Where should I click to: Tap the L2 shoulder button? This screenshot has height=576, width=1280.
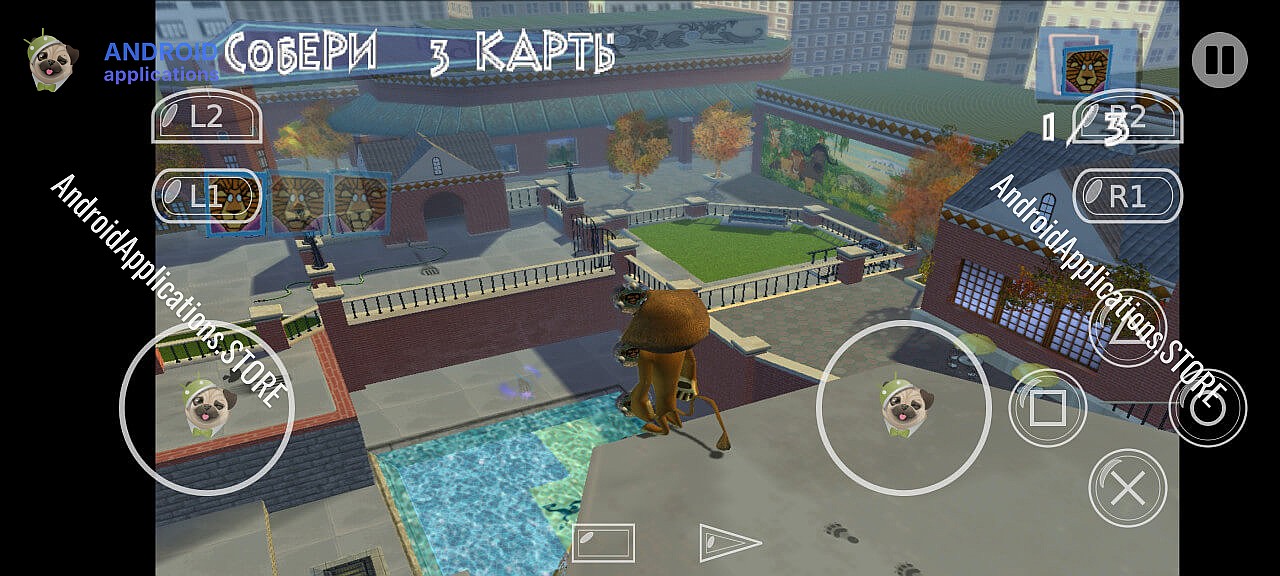pos(206,117)
